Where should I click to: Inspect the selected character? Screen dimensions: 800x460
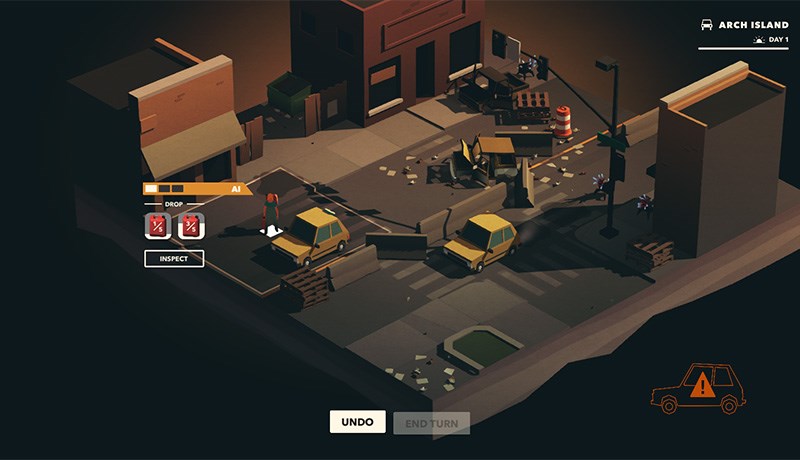174,259
